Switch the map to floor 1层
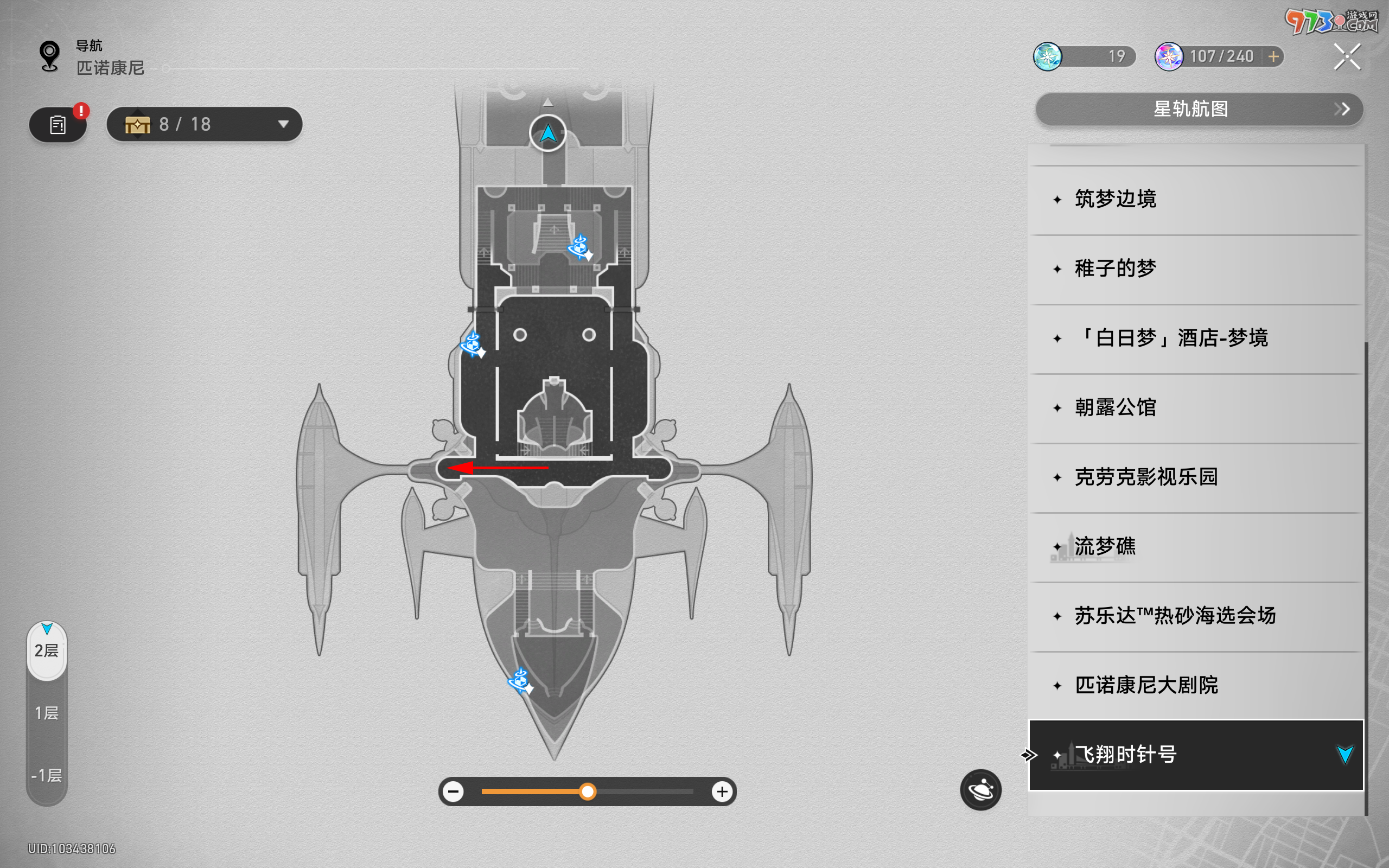The height and width of the screenshot is (868, 1389). click(x=47, y=713)
